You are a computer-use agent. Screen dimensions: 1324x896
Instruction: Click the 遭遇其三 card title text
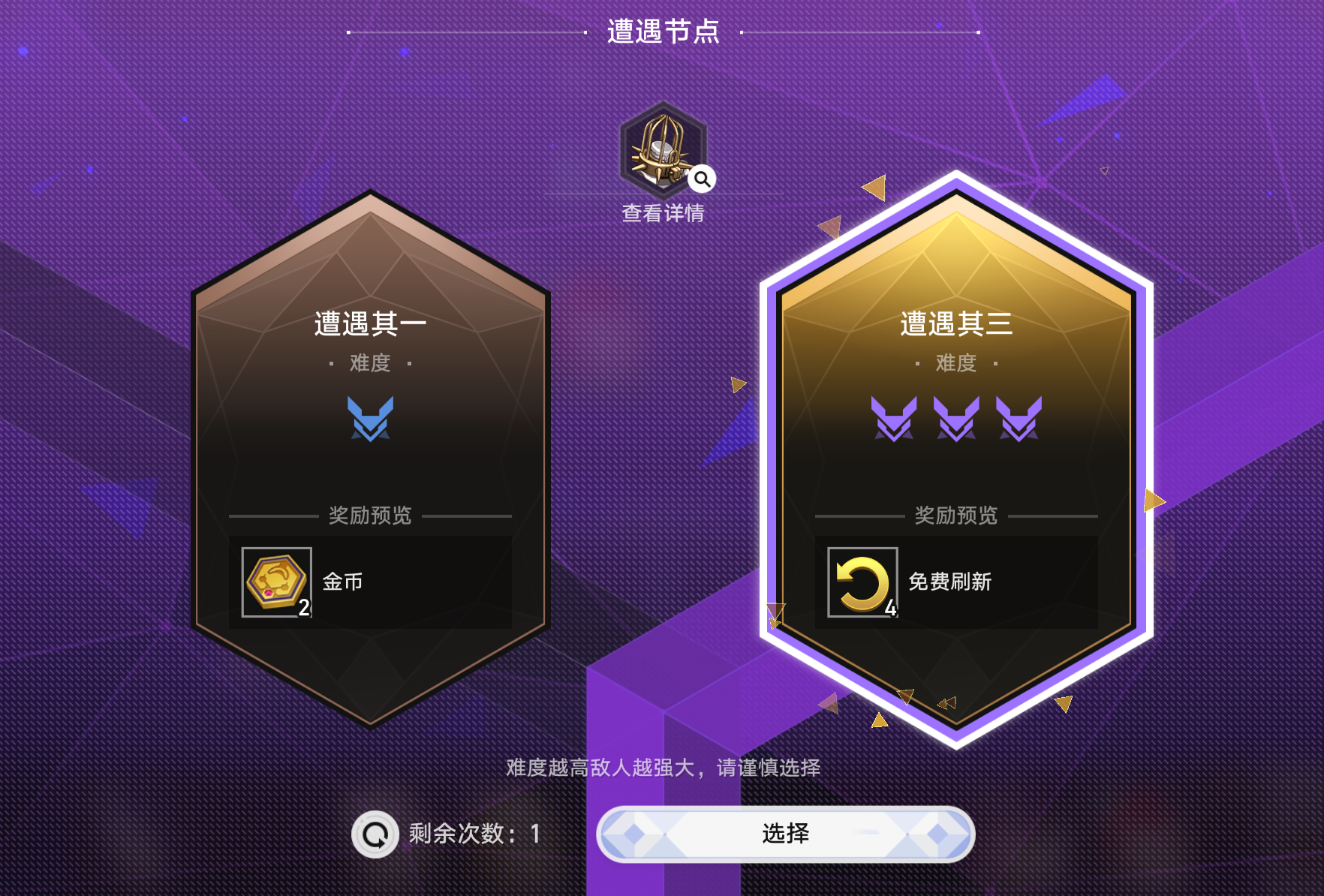point(956,324)
